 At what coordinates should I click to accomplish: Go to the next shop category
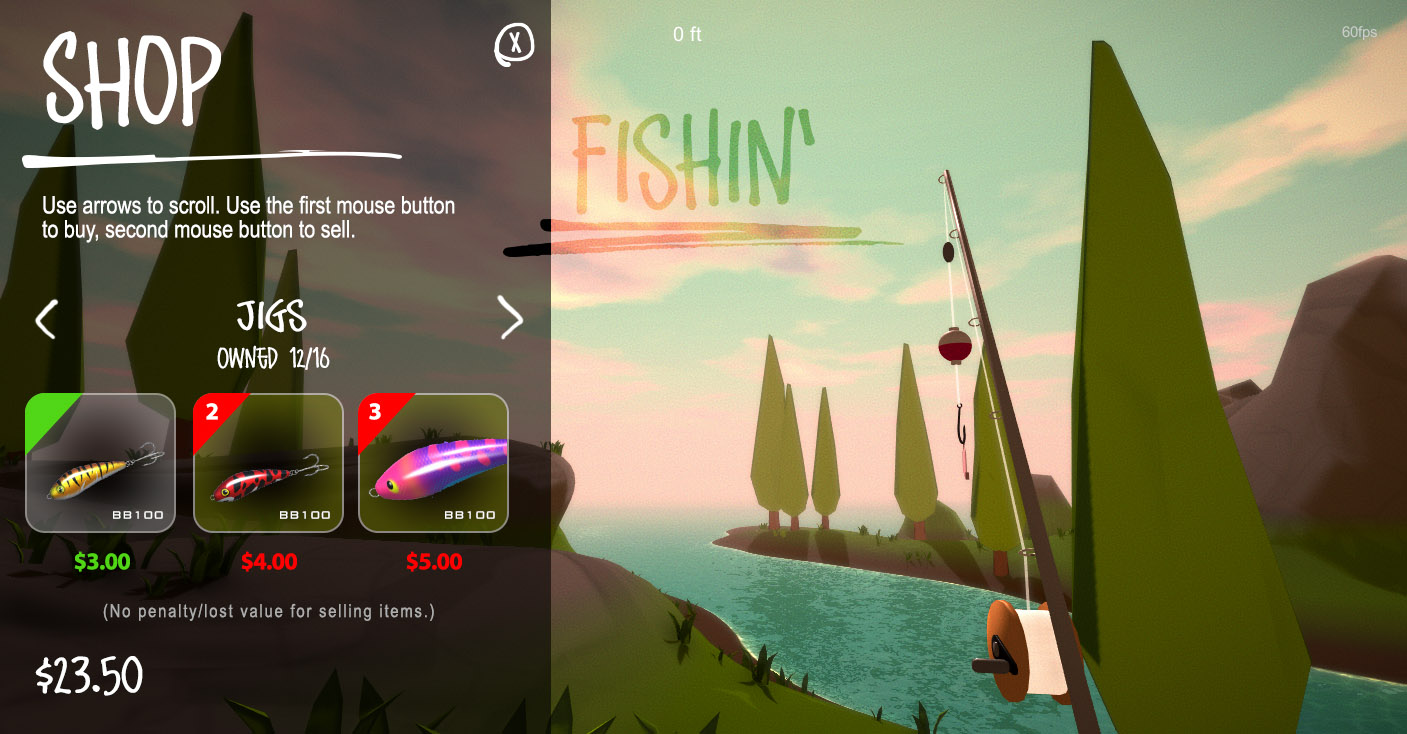point(511,318)
